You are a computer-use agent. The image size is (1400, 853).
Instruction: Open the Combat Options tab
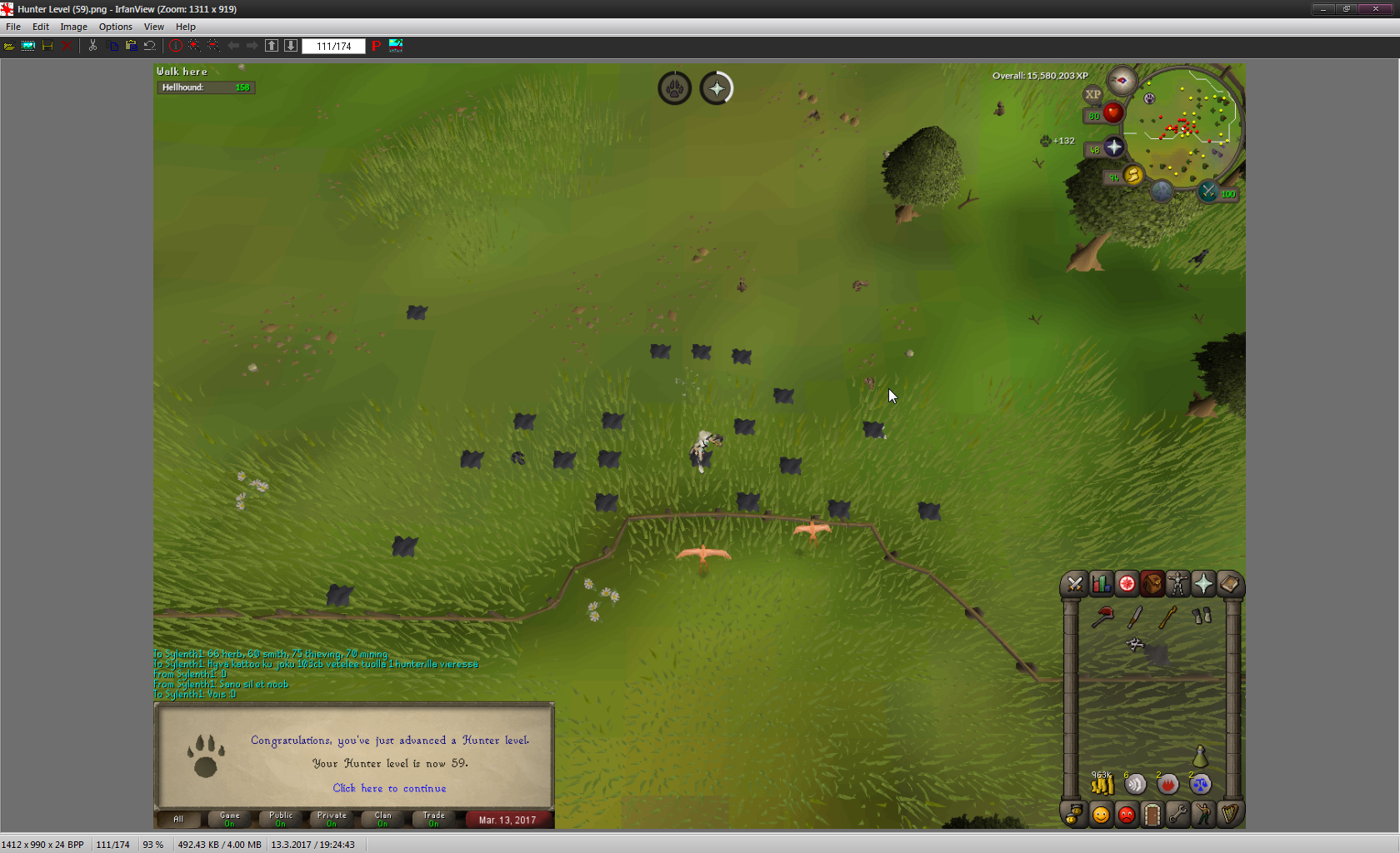tap(1075, 584)
